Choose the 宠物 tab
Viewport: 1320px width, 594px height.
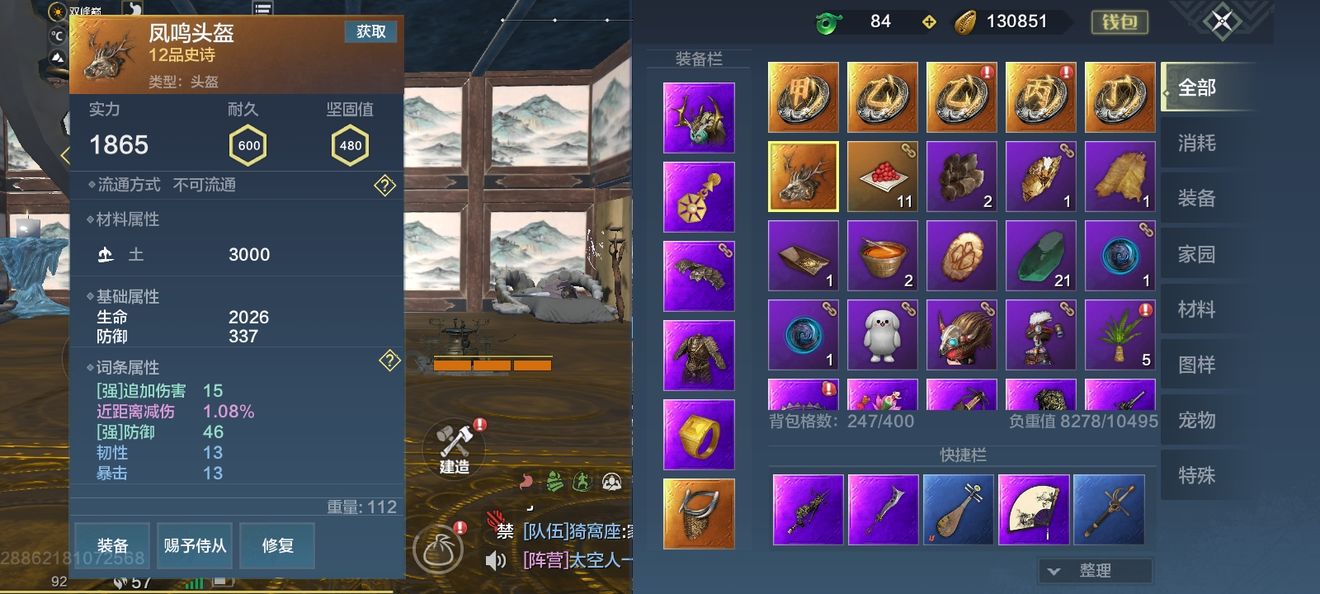(x=1197, y=420)
